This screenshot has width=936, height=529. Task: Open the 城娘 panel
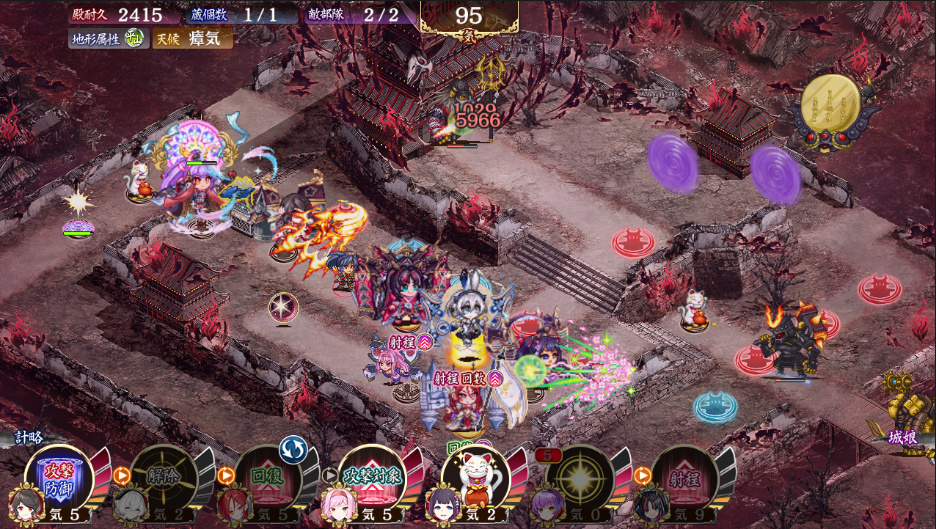point(904,437)
